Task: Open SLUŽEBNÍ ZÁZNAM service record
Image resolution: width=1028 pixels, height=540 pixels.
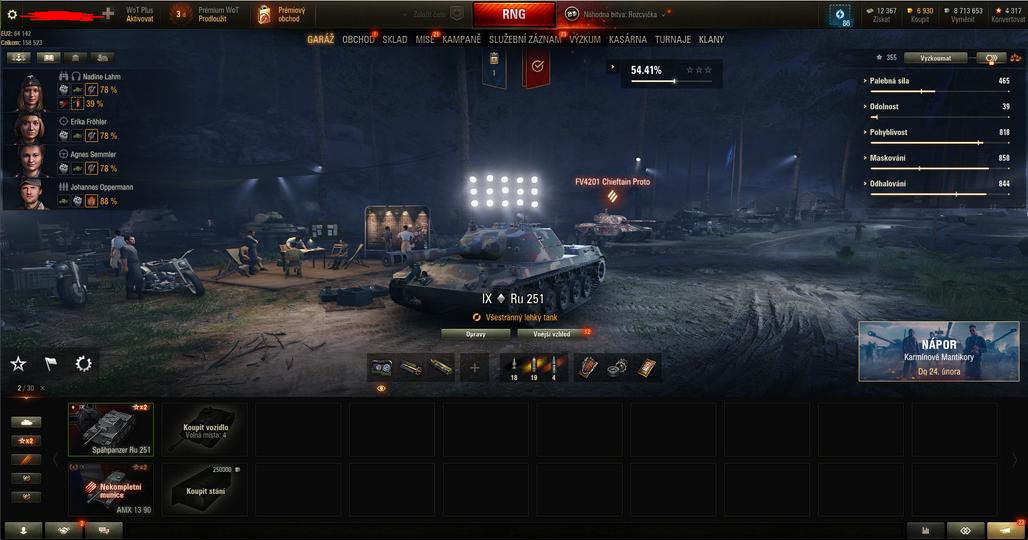Action: click(x=525, y=40)
